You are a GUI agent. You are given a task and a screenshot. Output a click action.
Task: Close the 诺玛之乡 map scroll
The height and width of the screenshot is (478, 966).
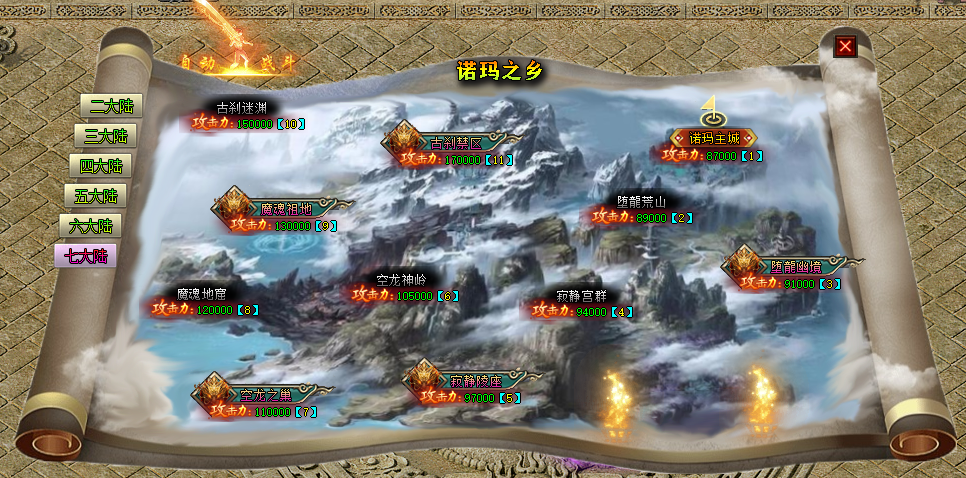point(846,46)
